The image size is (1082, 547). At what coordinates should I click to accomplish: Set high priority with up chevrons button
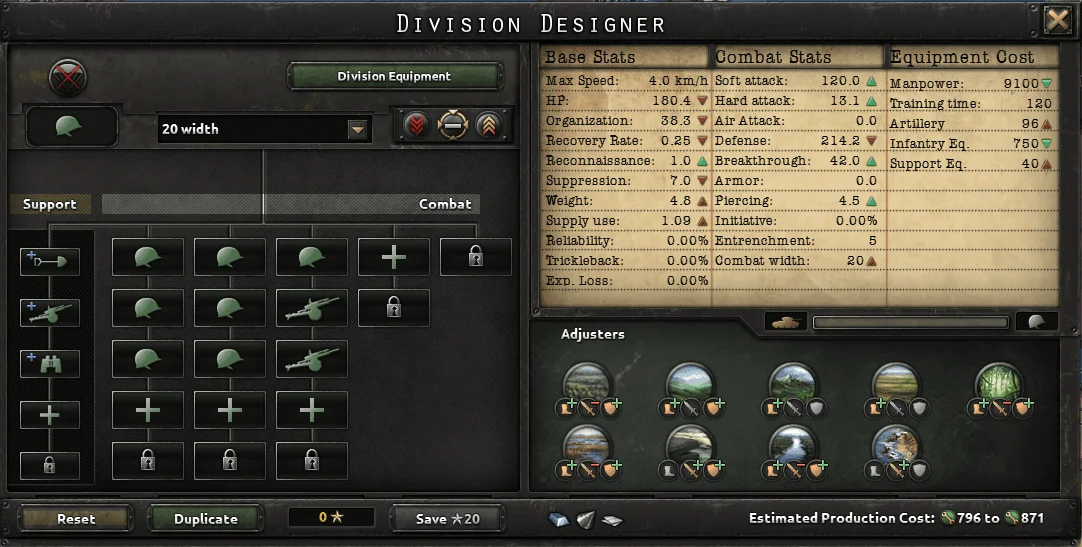click(489, 126)
